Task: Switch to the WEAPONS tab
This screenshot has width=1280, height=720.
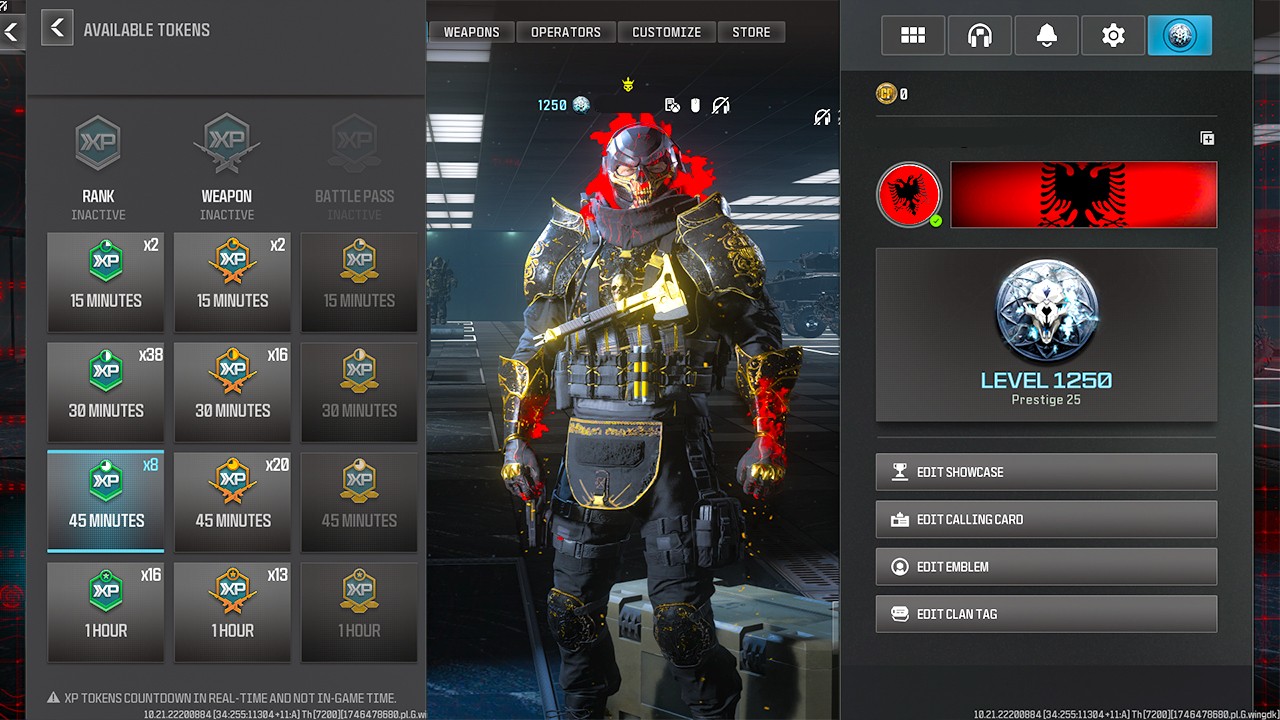Action: pos(471,31)
